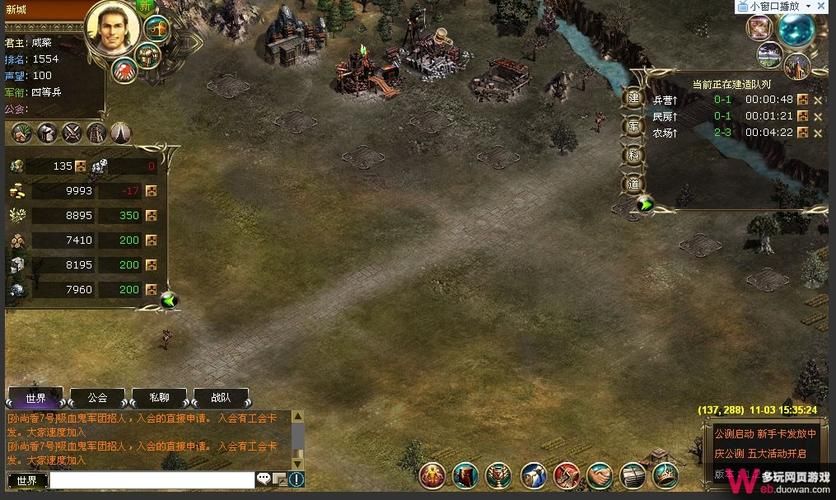This screenshot has width=836, height=500.
Task: Speed up the 民房 construction
Action: click(x=802, y=116)
